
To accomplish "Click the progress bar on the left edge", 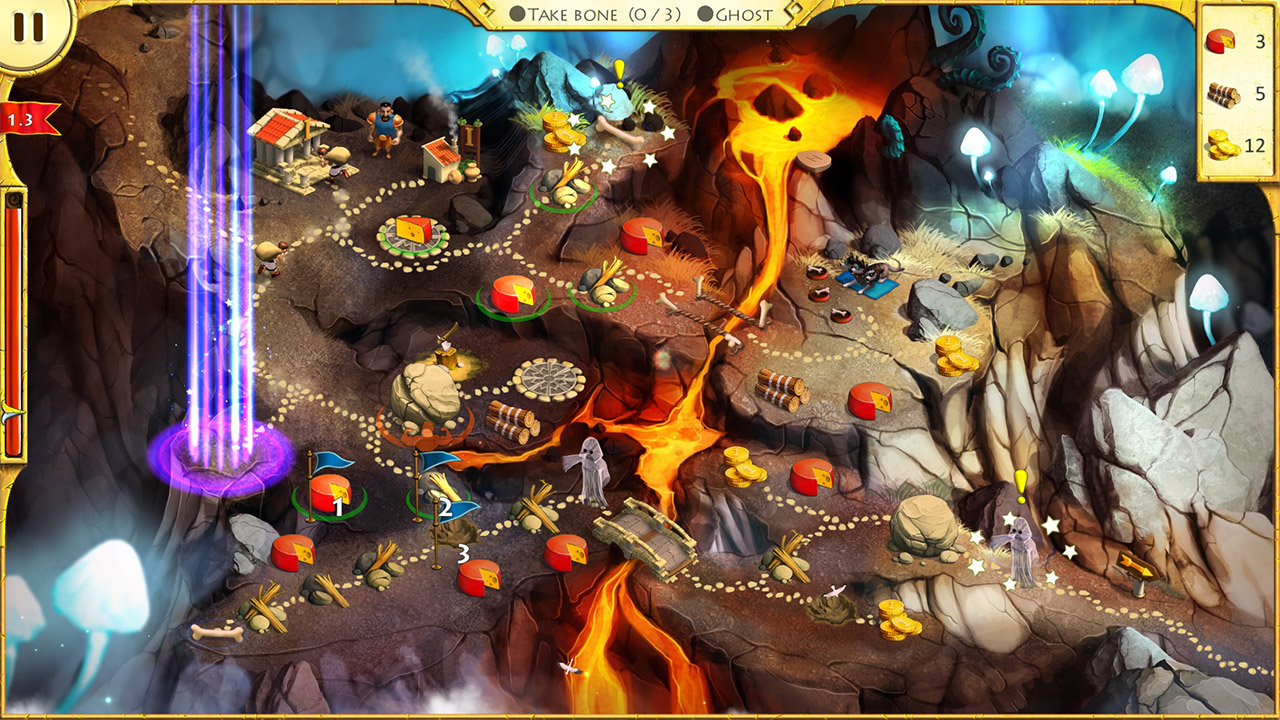I will pyautogui.click(x=14, y=300).
